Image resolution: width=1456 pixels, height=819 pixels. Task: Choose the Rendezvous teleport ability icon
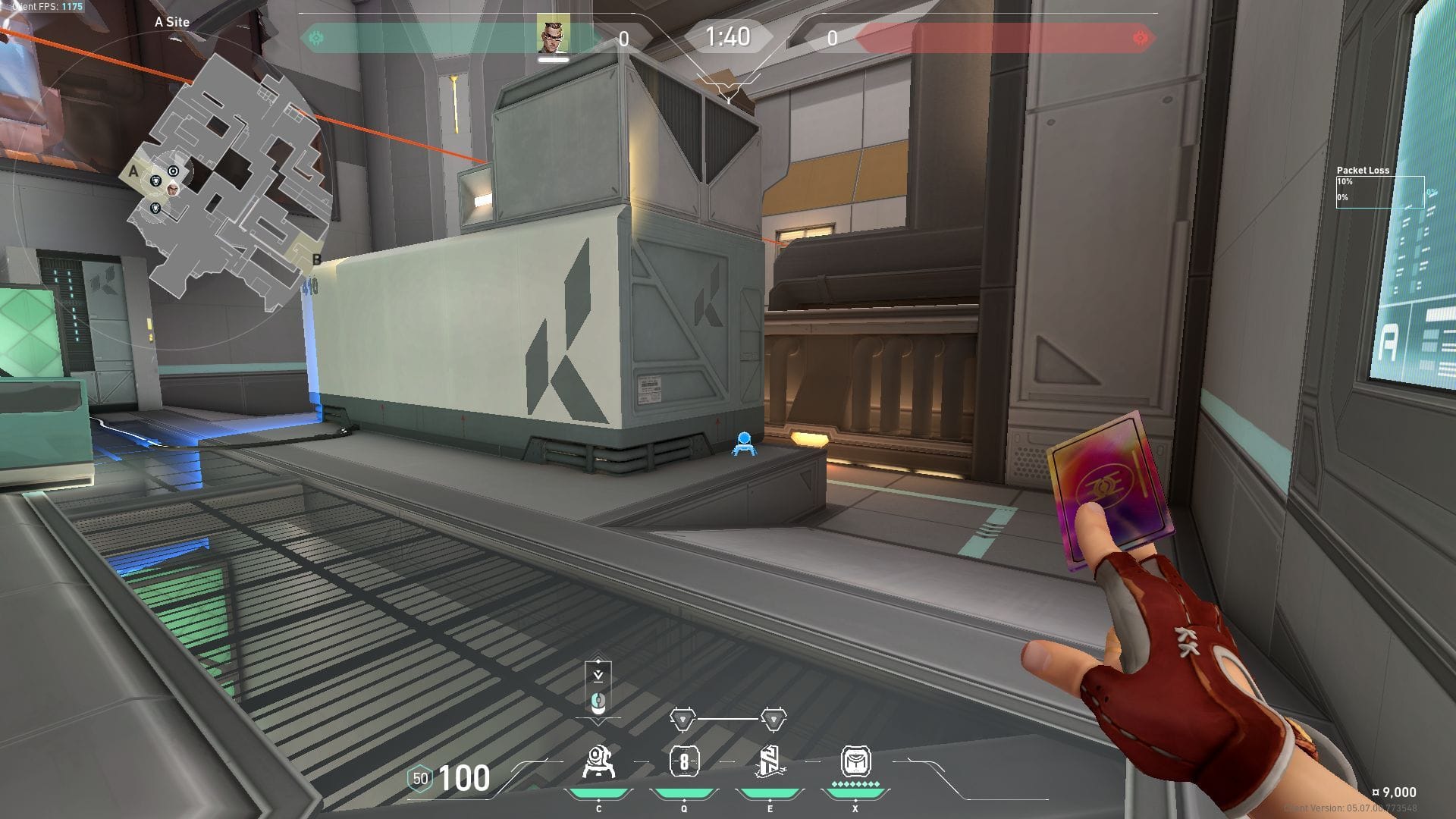[x=770, y=762]
